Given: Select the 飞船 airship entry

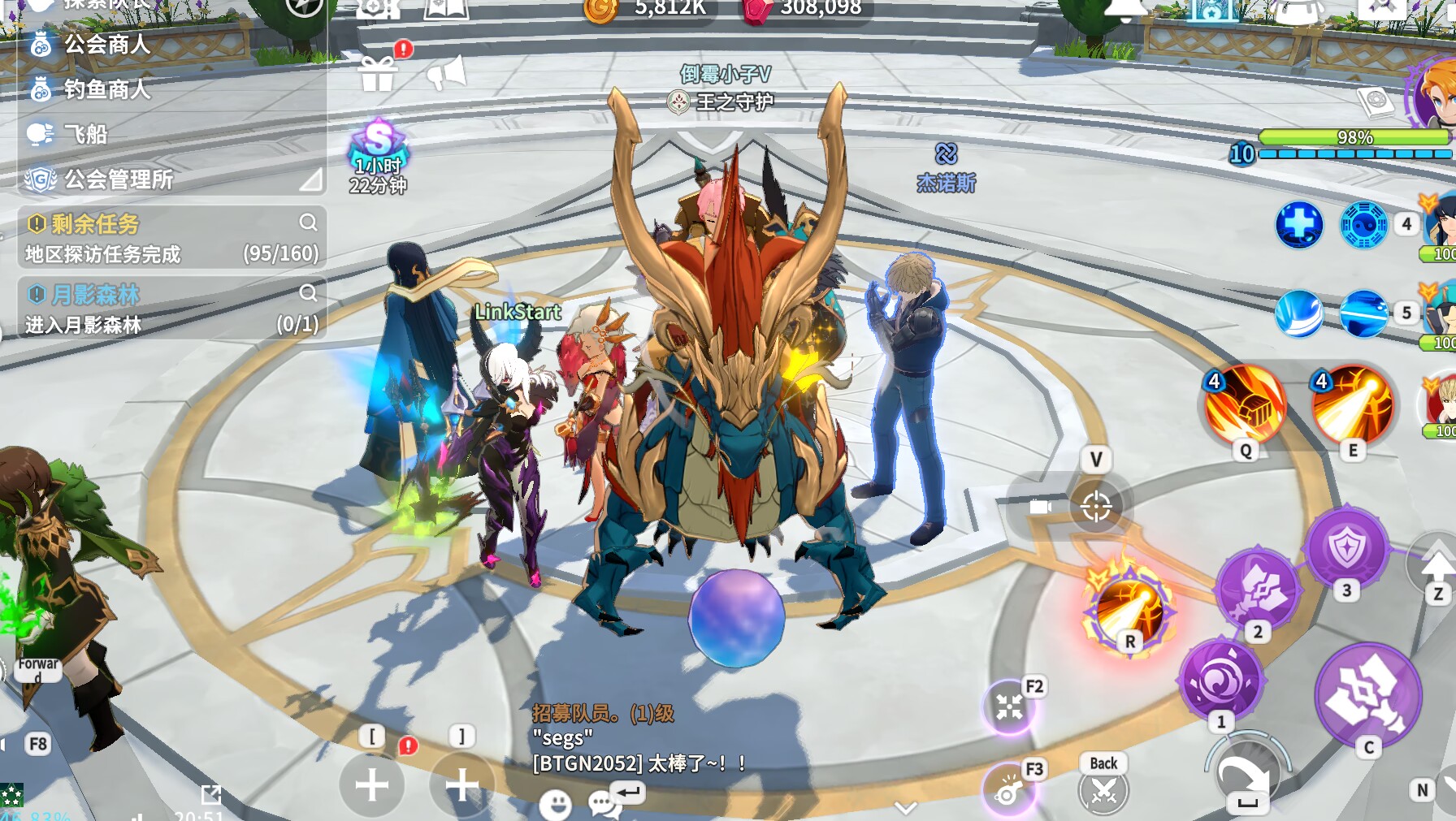Looking at the screenshot, I should pos(84,134).
